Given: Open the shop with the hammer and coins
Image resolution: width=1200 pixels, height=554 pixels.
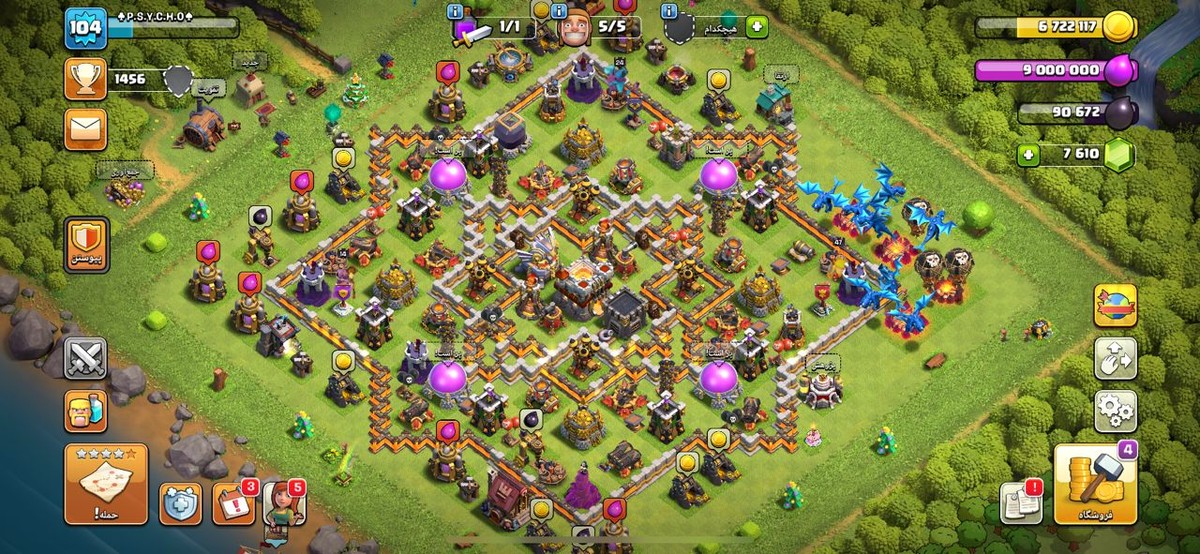Looking at the screenshot, I should pos(1094,485).
